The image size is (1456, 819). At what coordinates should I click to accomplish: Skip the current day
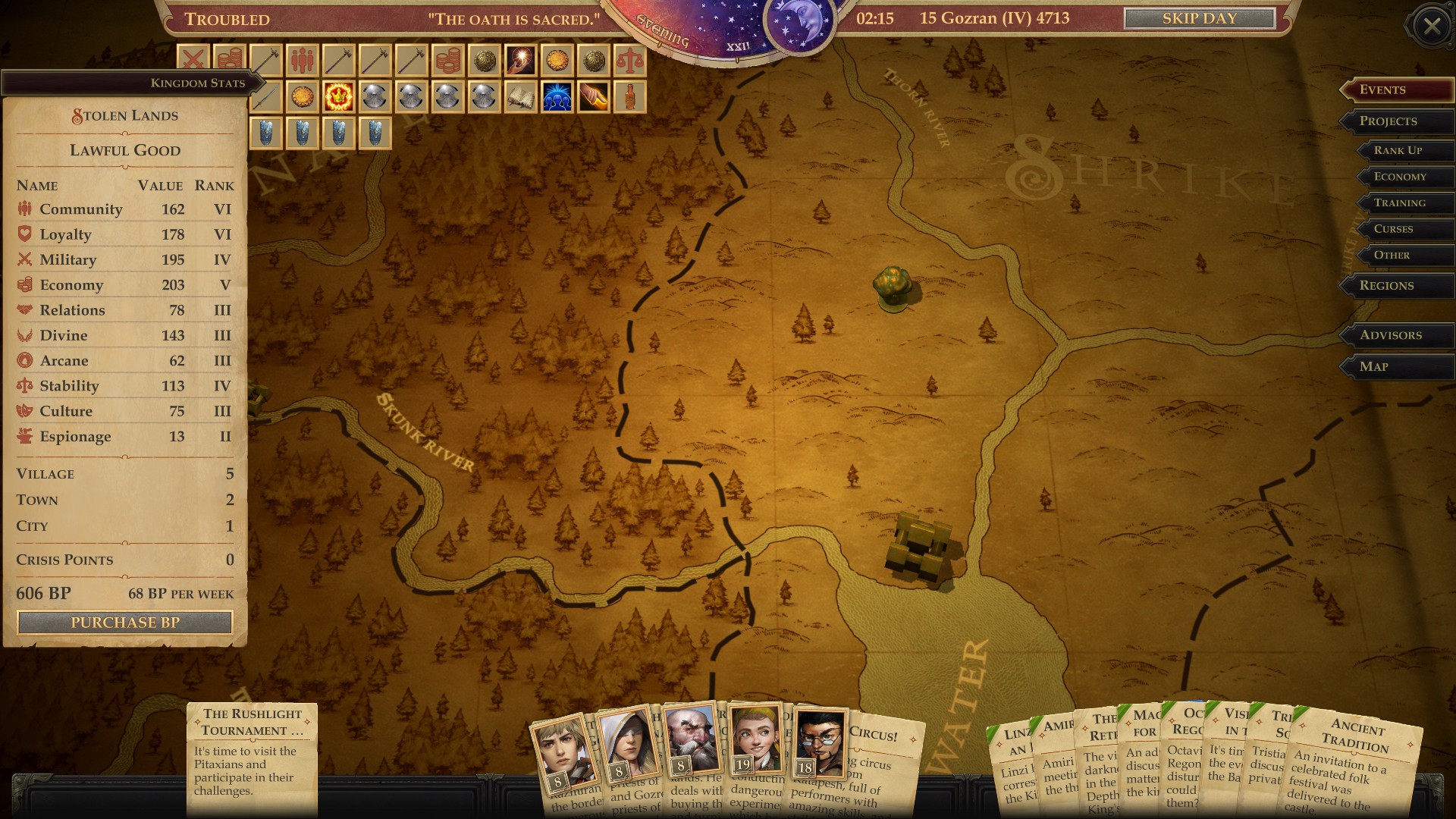click(1198, 19)
